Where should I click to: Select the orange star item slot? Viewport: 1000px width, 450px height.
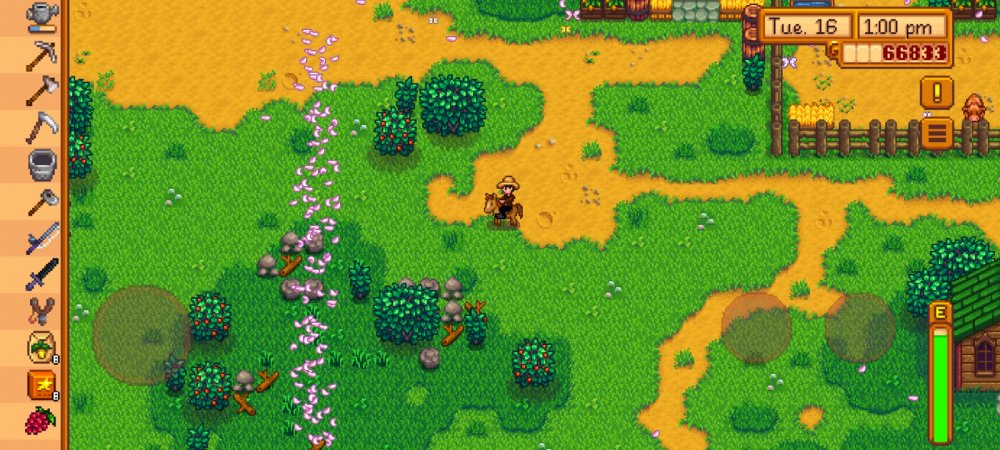coord(42,383)
